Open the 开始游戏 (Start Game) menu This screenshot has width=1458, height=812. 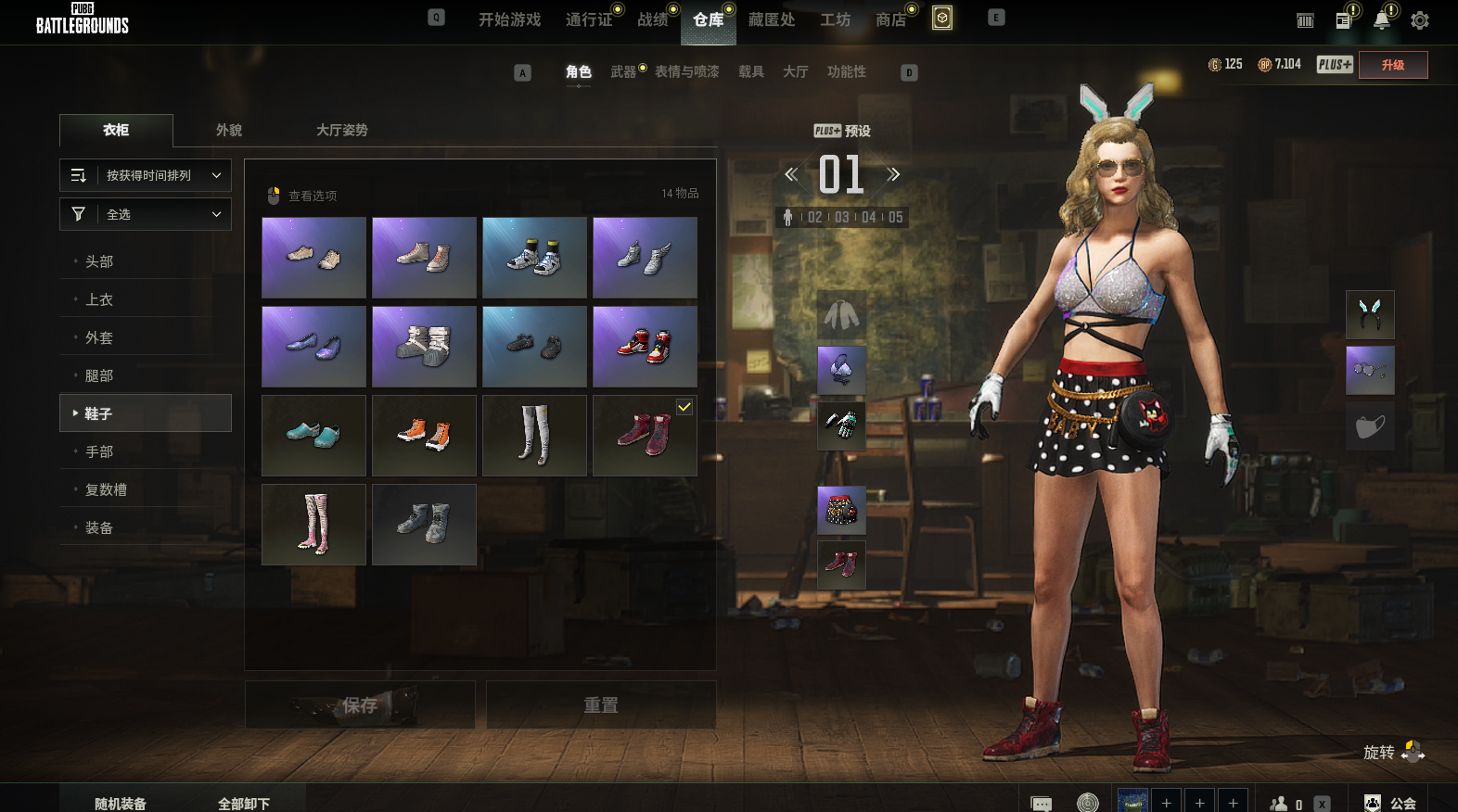pyautogui.click(x=509, y=20)
